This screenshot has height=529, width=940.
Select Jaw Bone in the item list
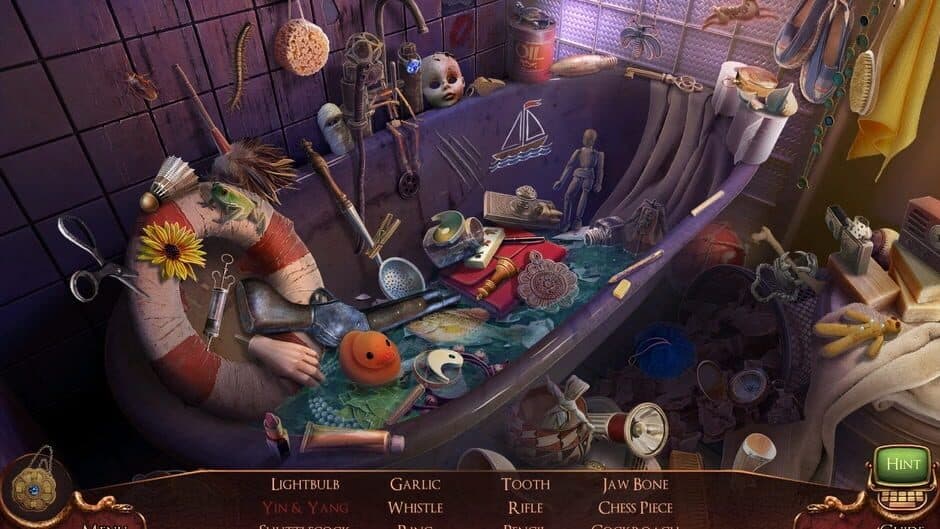(x=635, y=485)
